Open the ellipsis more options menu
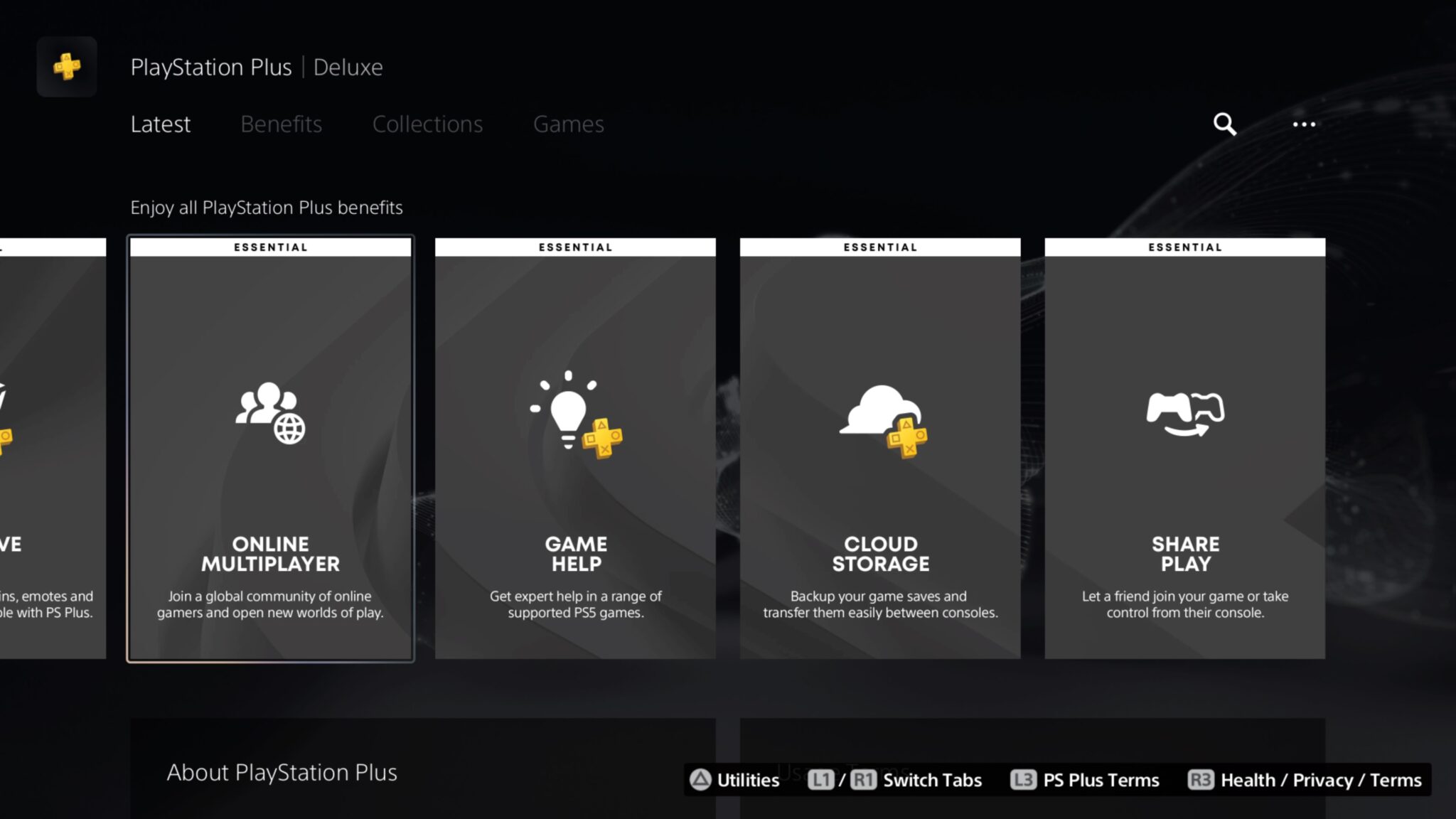Screen dimensions: 1456x819 coord(1305,124)
